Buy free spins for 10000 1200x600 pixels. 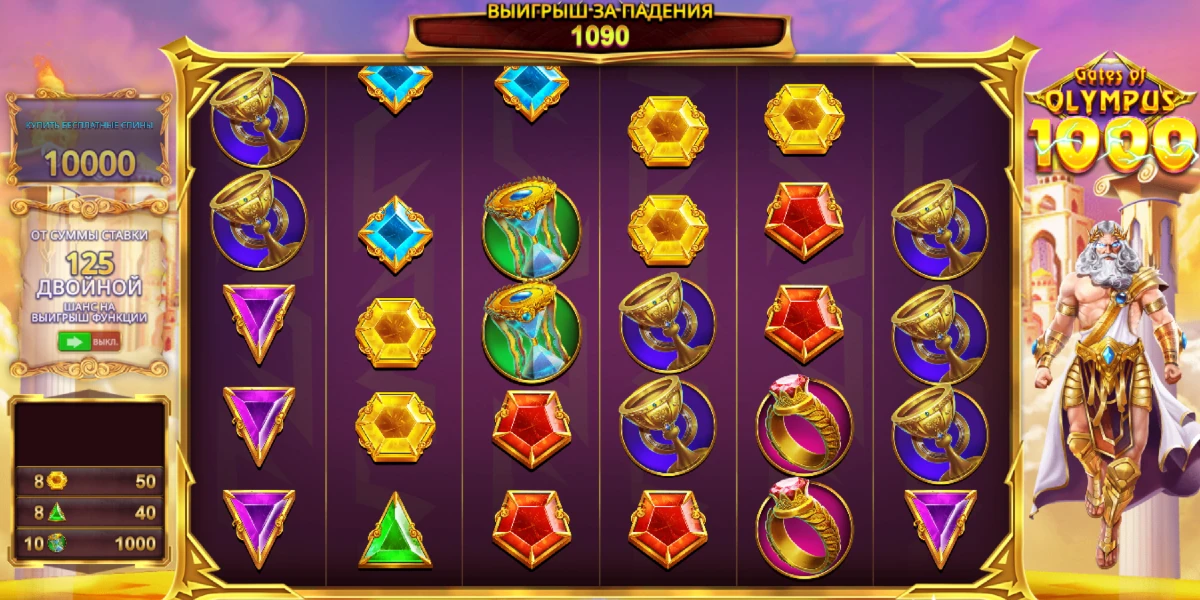(x=89, y=146)
